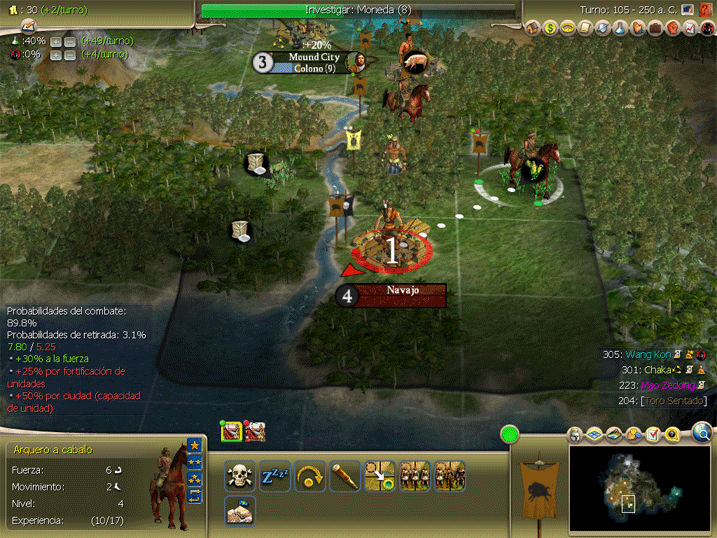Select the Mound City name bar

tap(314, 63)
